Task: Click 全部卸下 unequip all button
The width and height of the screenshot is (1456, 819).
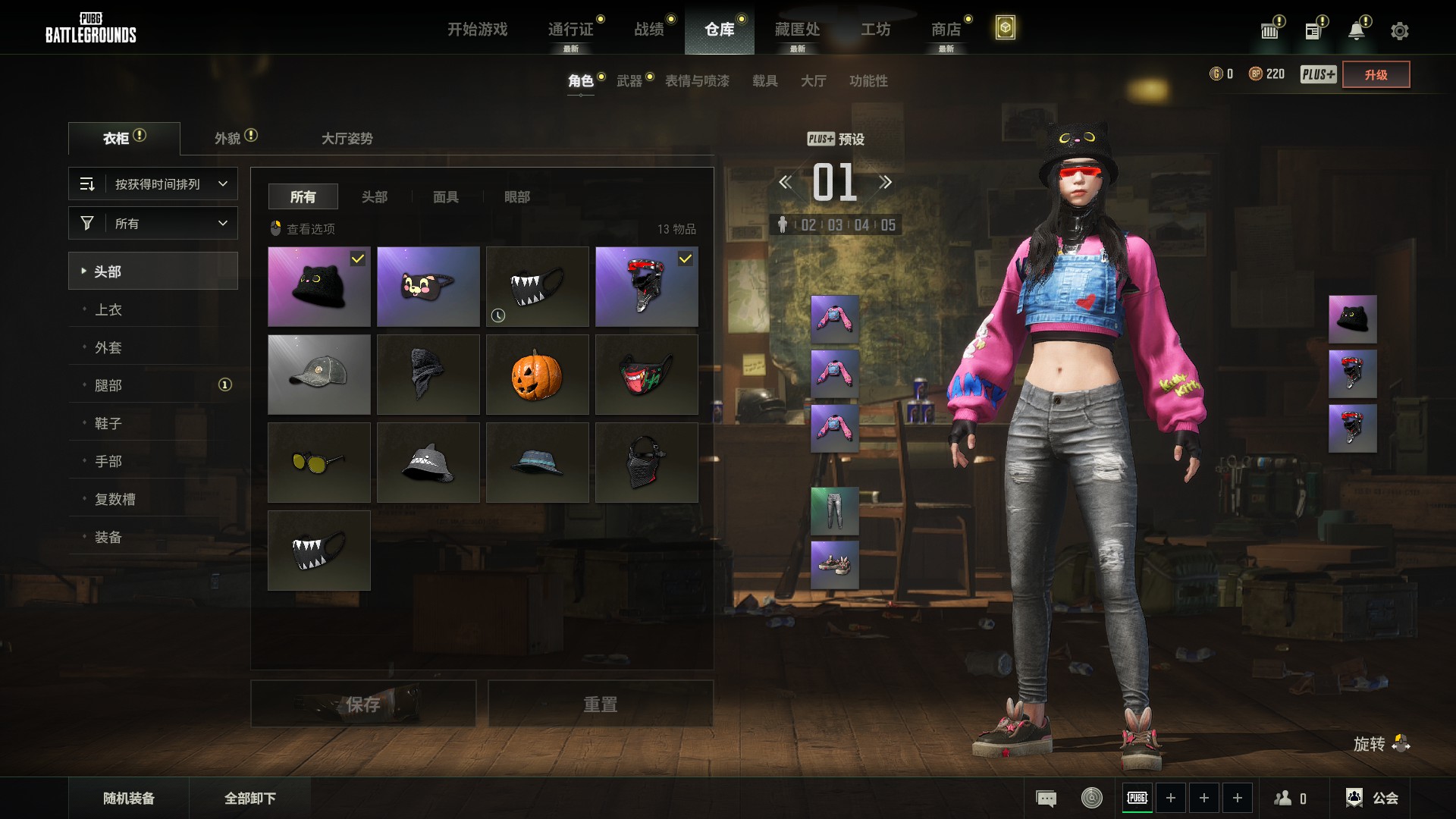Action: tap(250, 798)
